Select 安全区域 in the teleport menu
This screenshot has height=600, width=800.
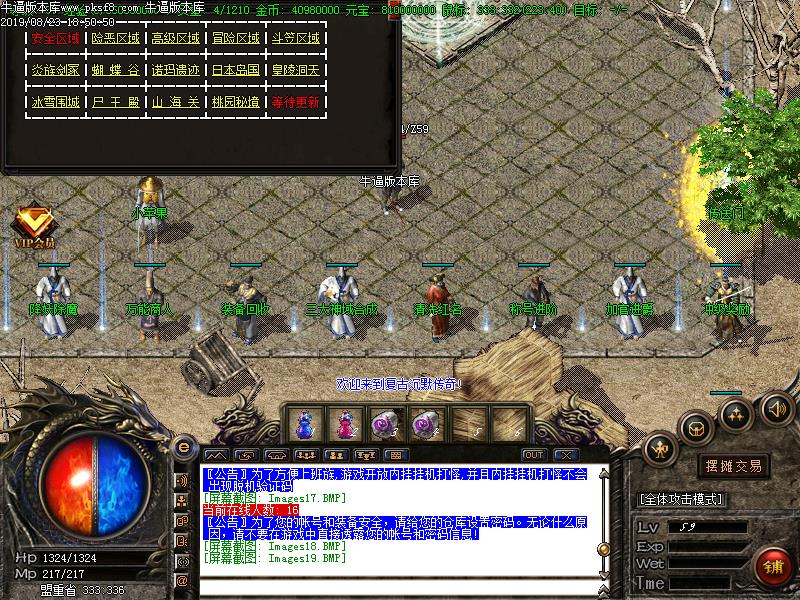[x=56, y=39]
